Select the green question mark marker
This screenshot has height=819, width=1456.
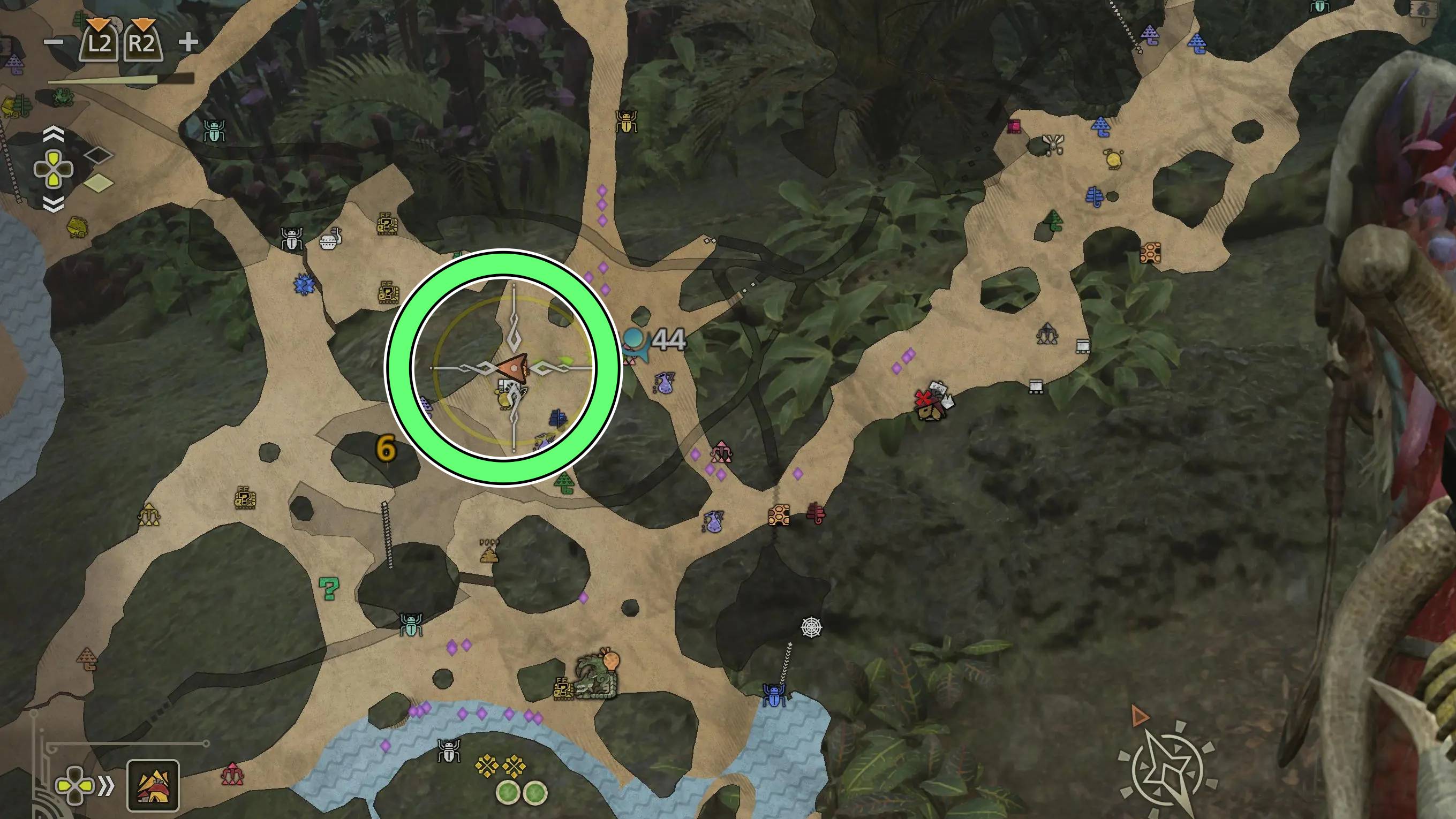click(328, 588)
